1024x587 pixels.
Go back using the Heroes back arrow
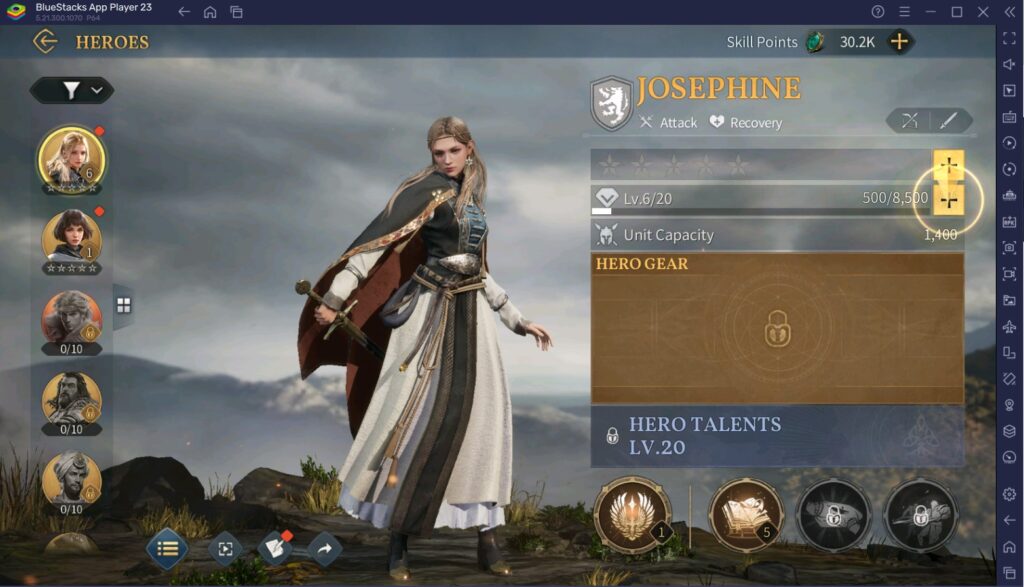tap(45, 41)
